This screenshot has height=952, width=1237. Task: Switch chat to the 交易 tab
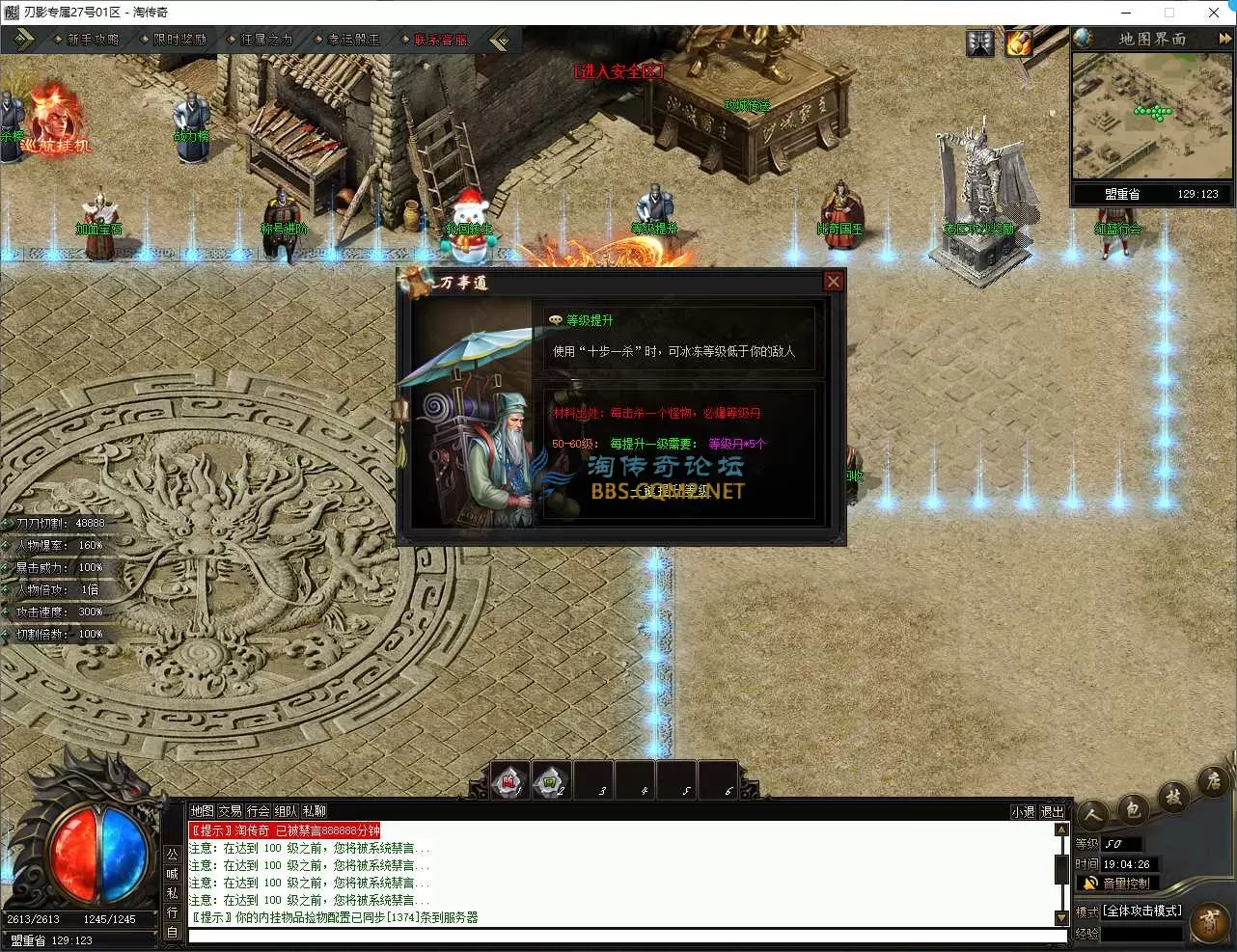pos(230,811)
